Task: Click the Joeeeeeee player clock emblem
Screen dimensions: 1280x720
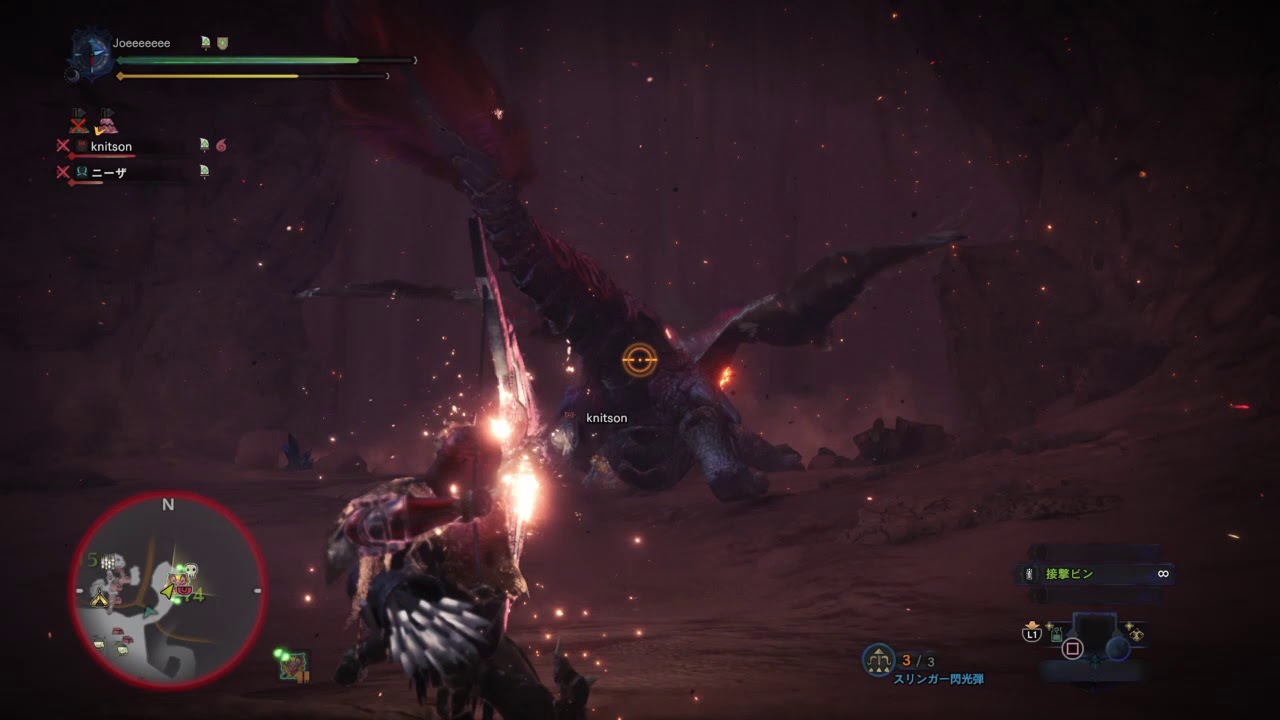Action: 90,54
